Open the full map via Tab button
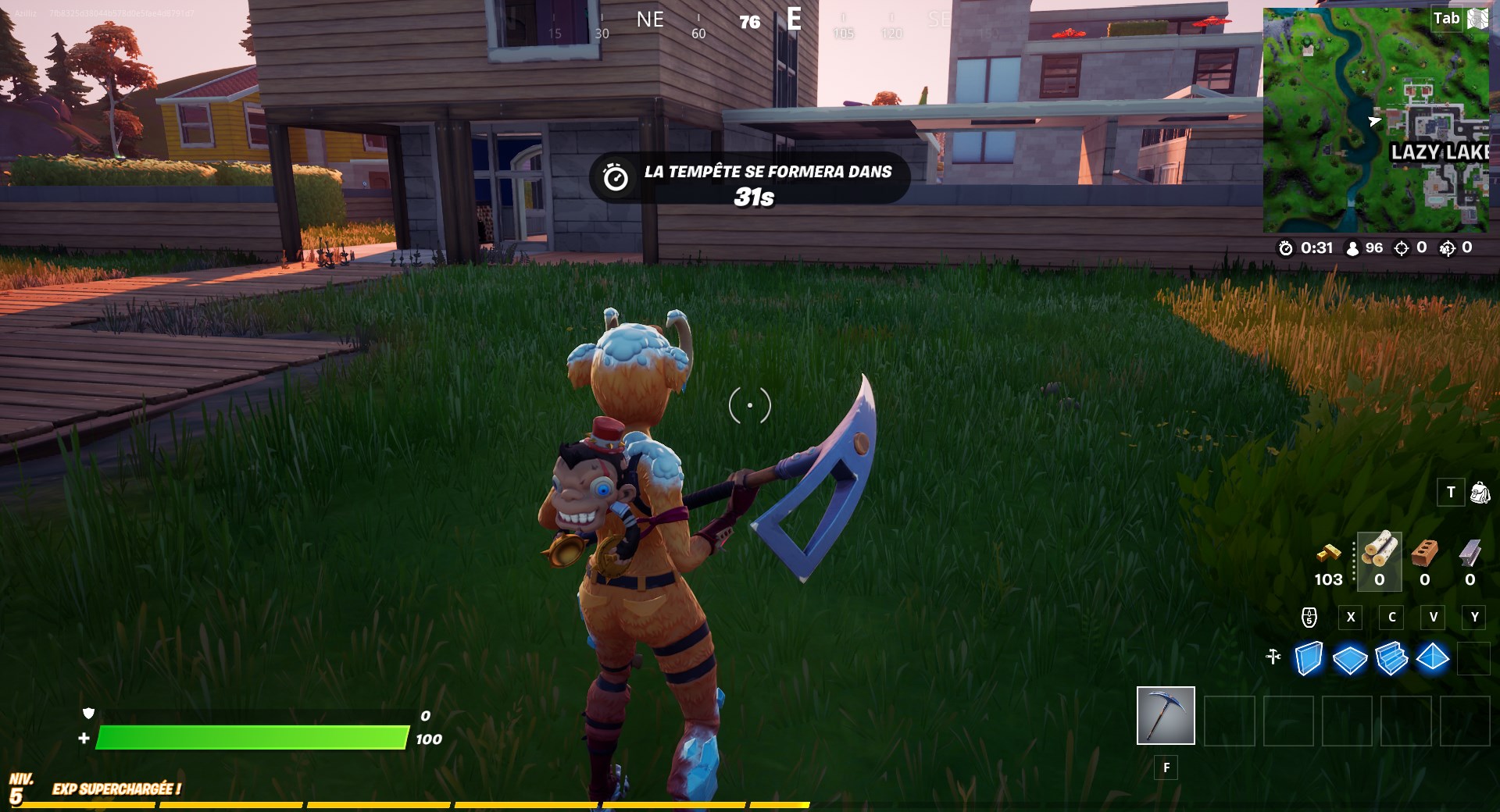Screen dimensions: 1500x812 [x=1447, y=16]
